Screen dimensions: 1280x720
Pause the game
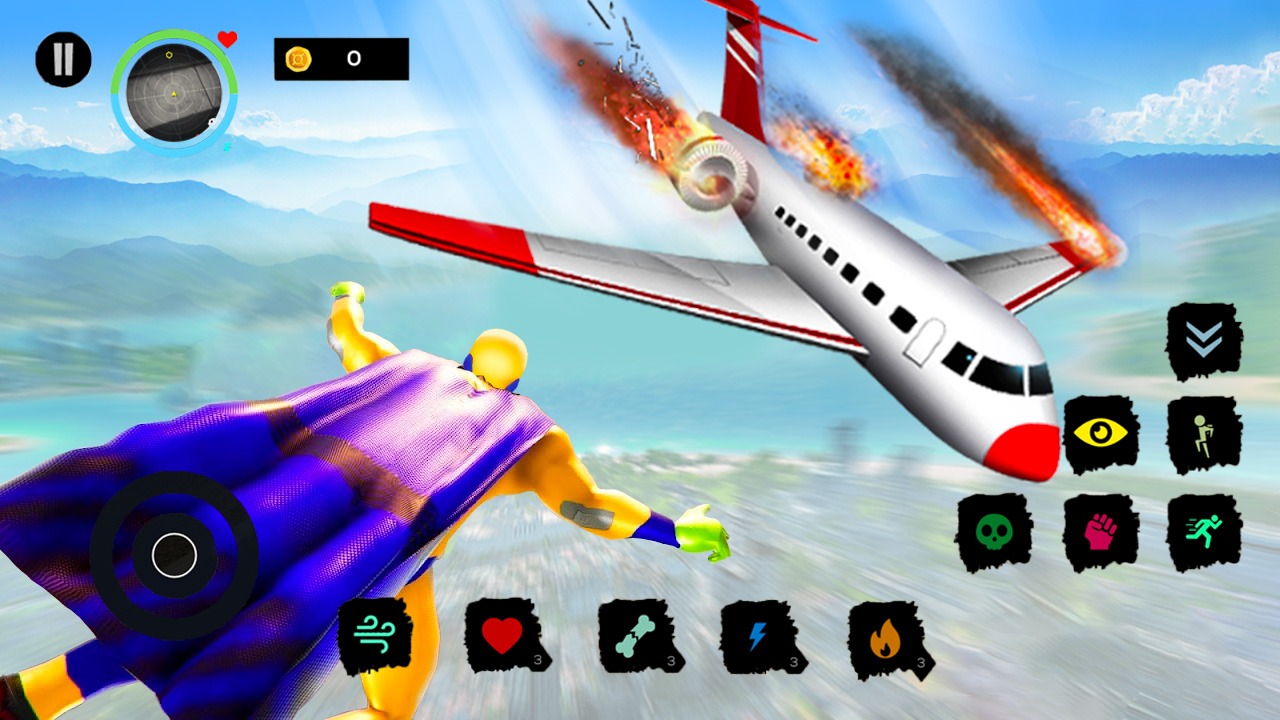tap(63, 58)
